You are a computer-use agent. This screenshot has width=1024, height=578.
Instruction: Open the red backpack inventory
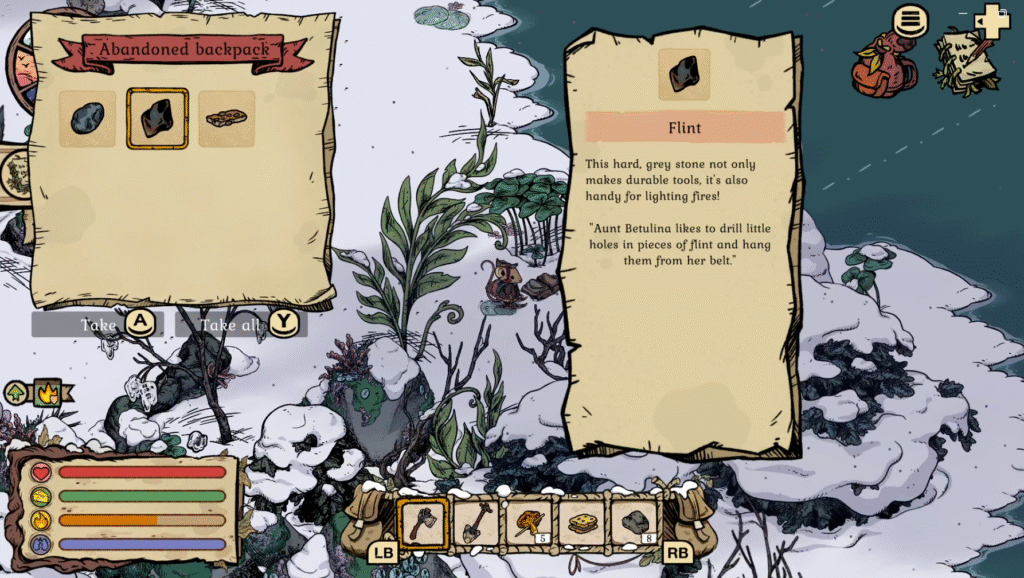point(884,65)
